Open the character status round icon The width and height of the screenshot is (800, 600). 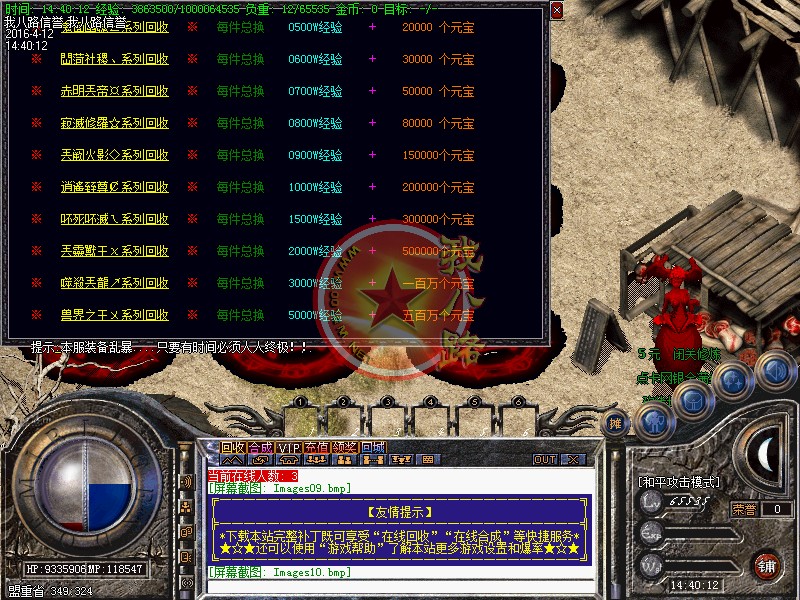(653, 420)
